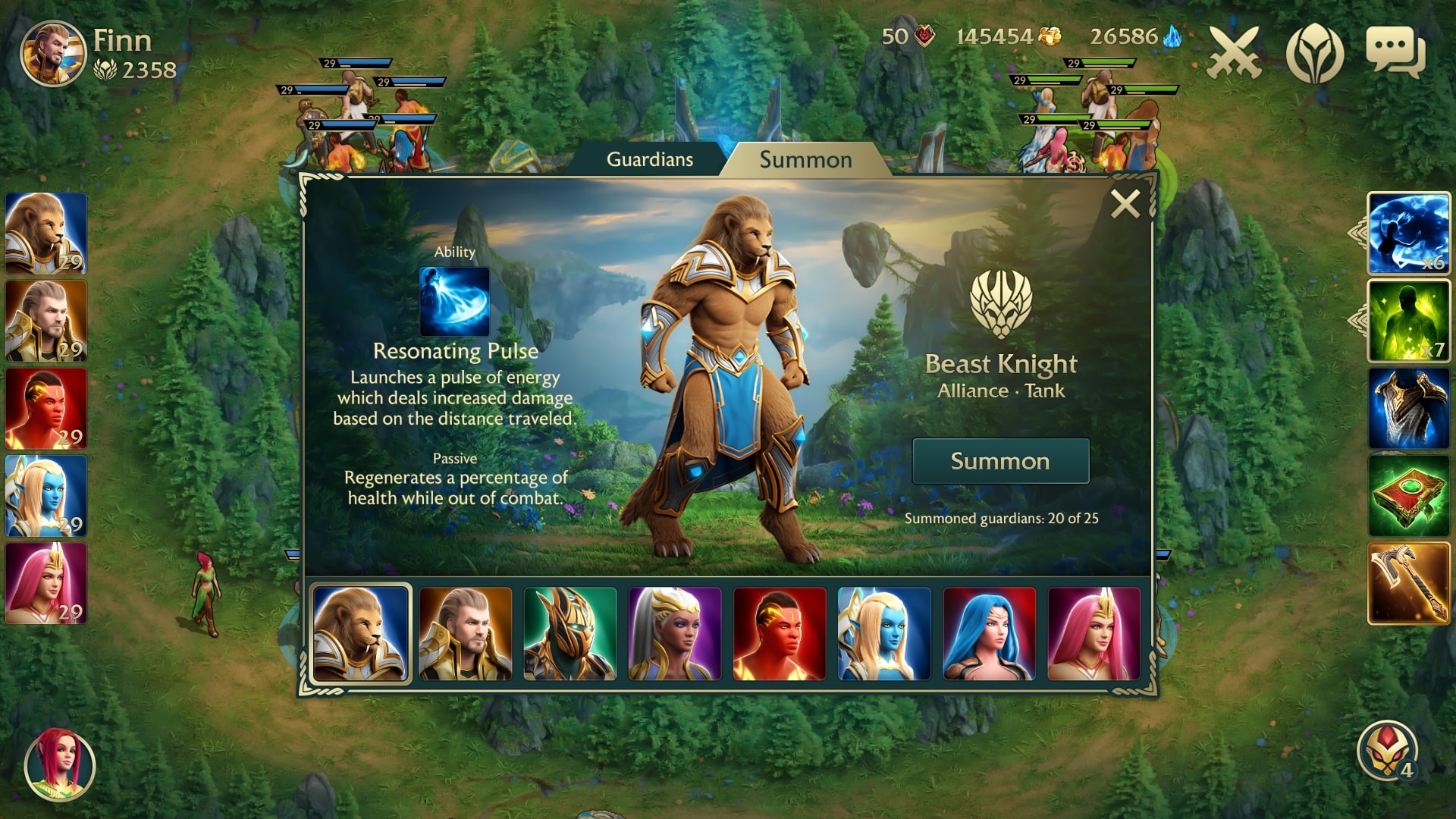Switch to the Guardians tab

coord(649,159)
